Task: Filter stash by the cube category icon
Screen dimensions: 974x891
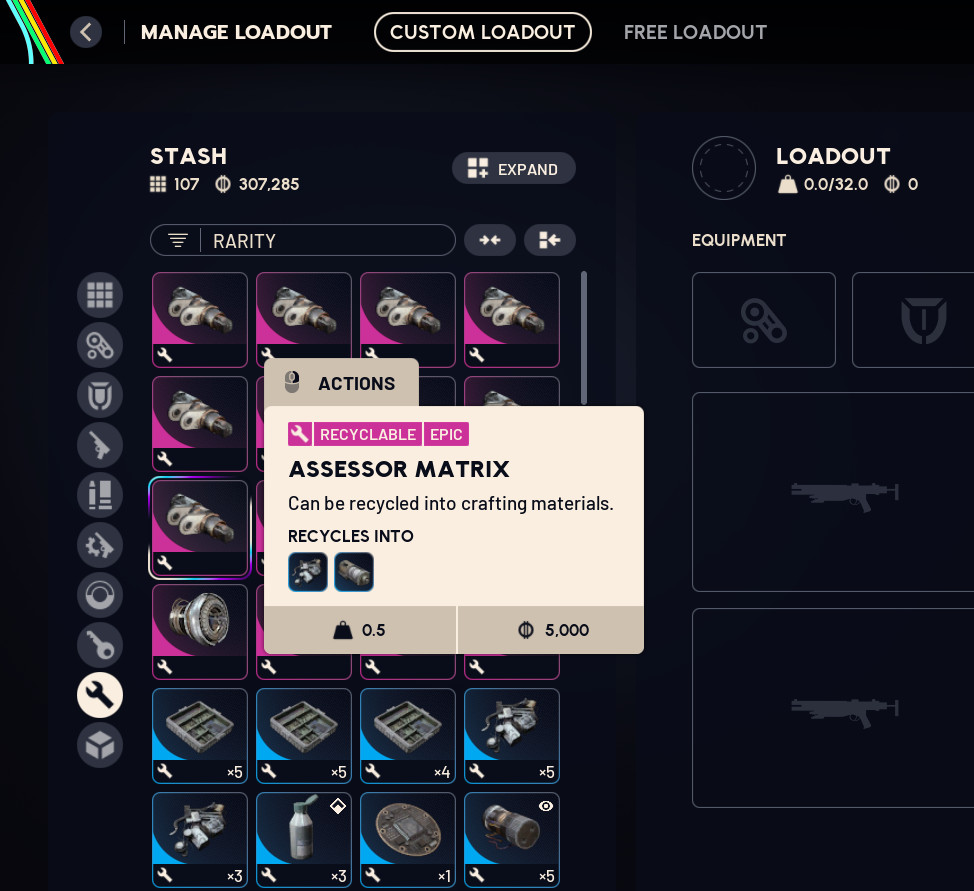Action: [x=100, y=745]
